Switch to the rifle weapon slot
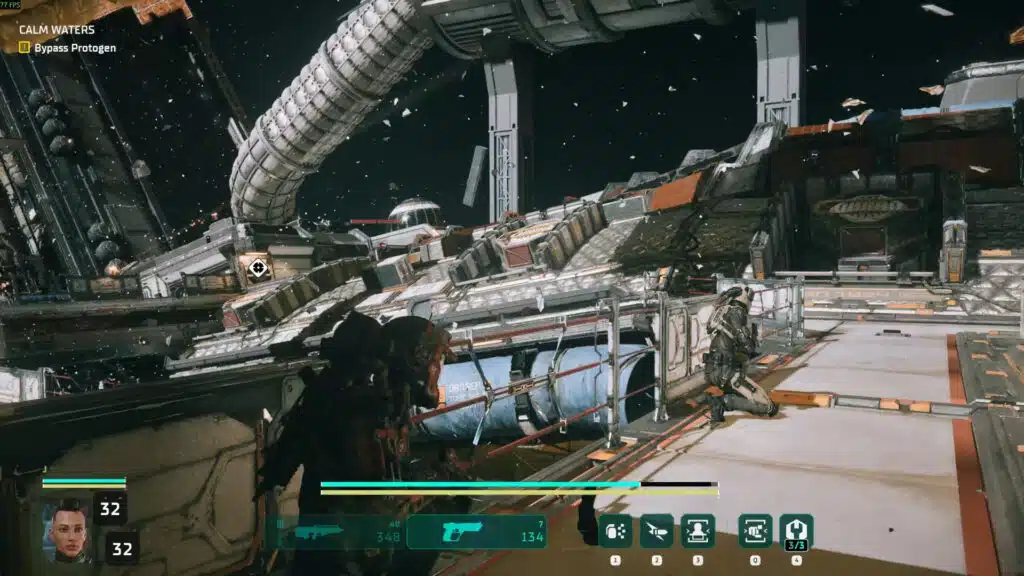 click(337, 531)
